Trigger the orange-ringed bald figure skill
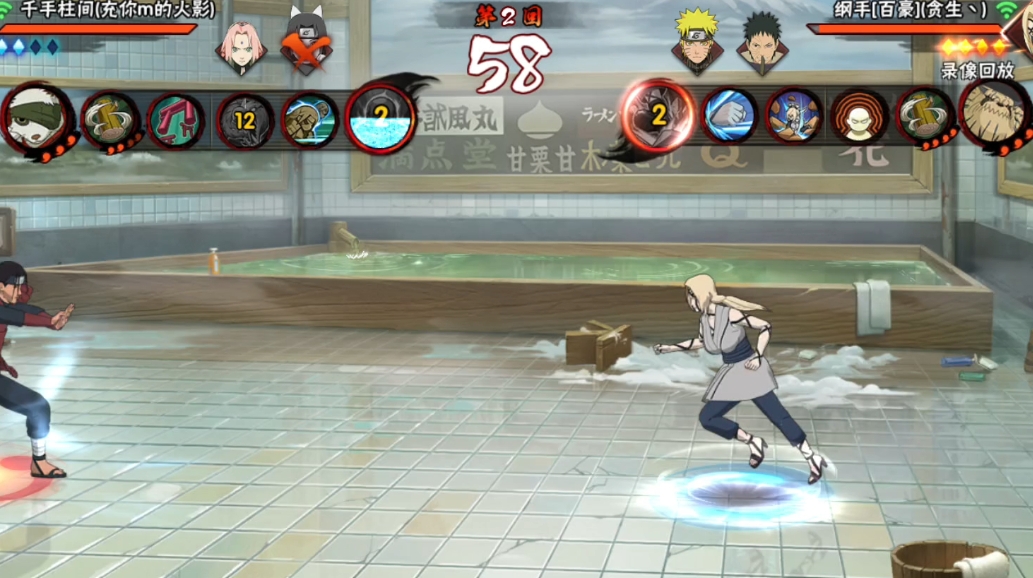 tap(858, 116)
